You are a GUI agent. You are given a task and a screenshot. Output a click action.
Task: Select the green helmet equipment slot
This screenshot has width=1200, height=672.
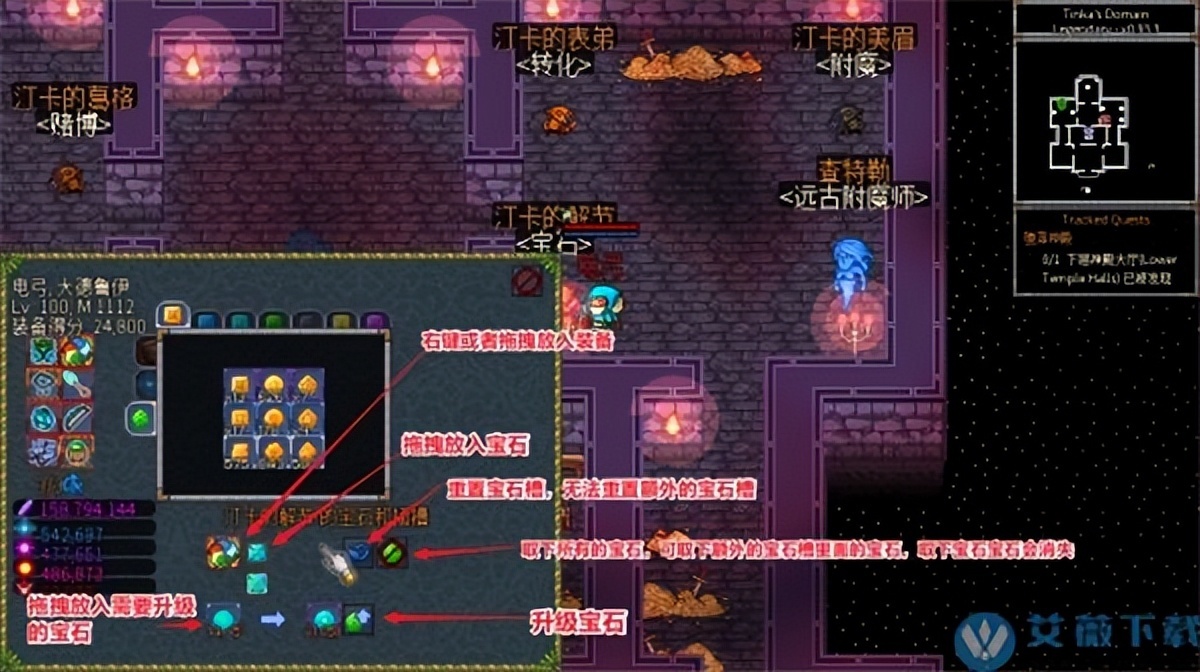[x=77, y=449]
